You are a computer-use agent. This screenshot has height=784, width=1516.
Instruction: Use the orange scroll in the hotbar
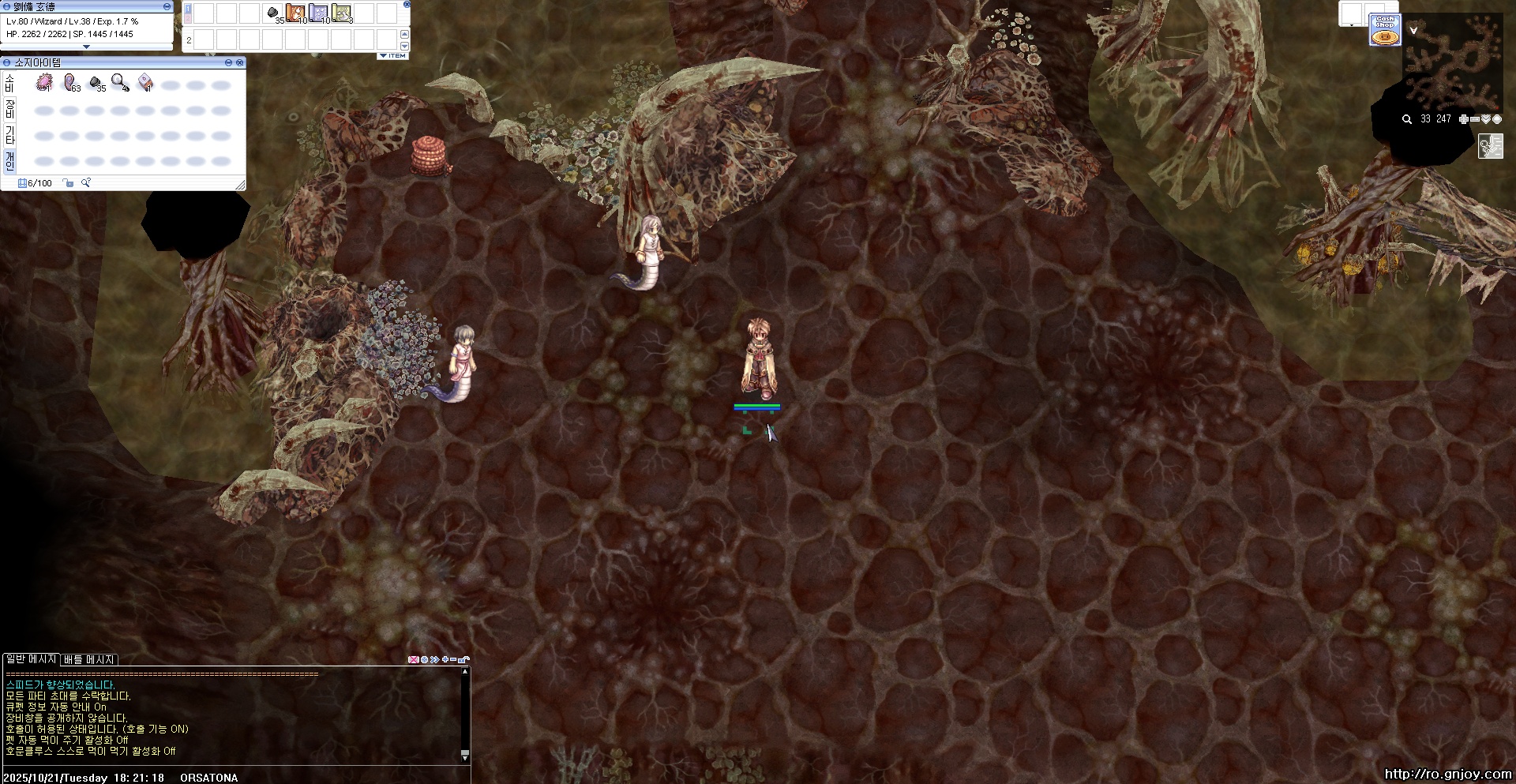pyautogui.click(x=295, y=13)
